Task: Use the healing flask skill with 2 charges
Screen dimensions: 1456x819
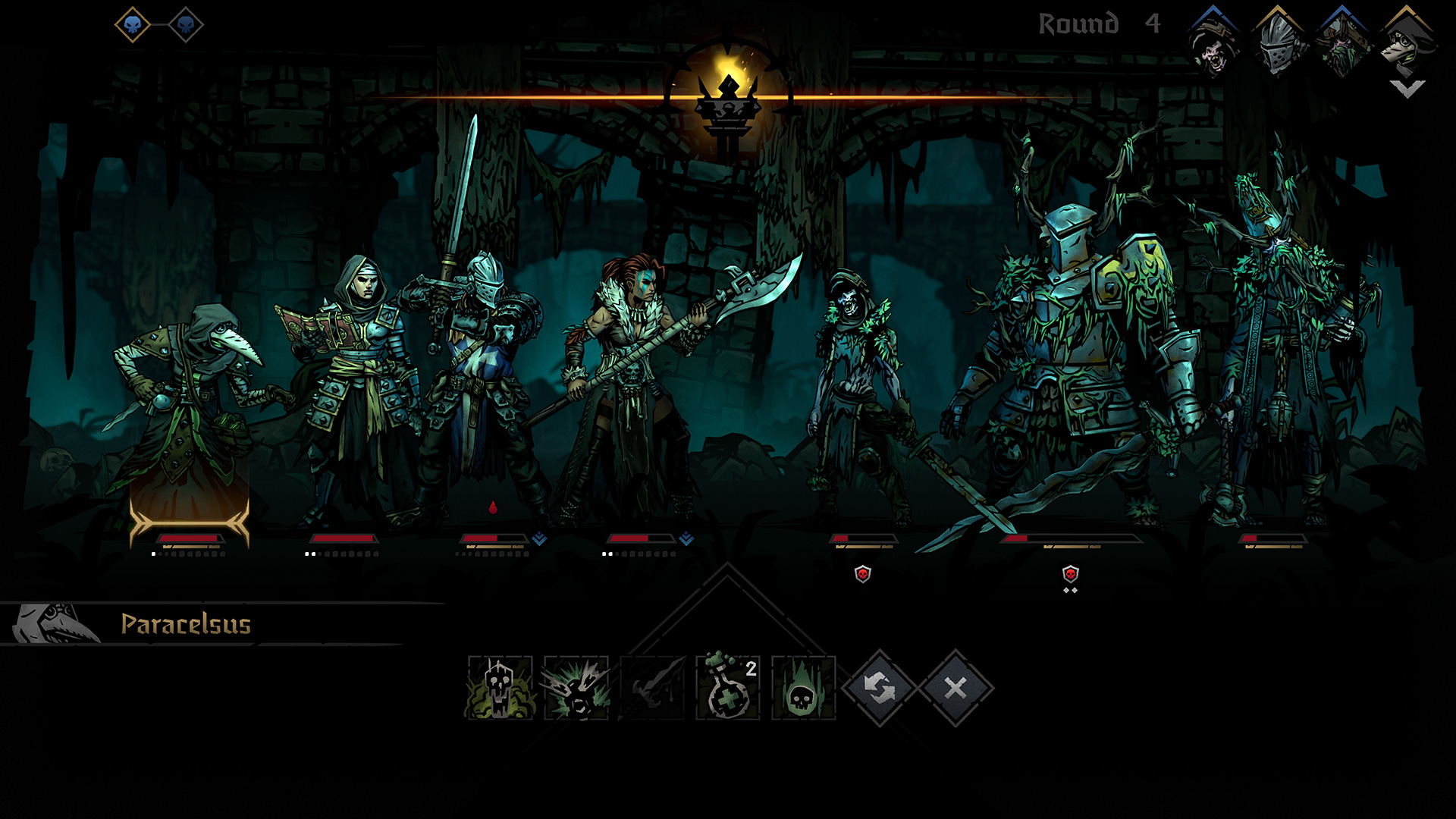Action: (728, 688)
